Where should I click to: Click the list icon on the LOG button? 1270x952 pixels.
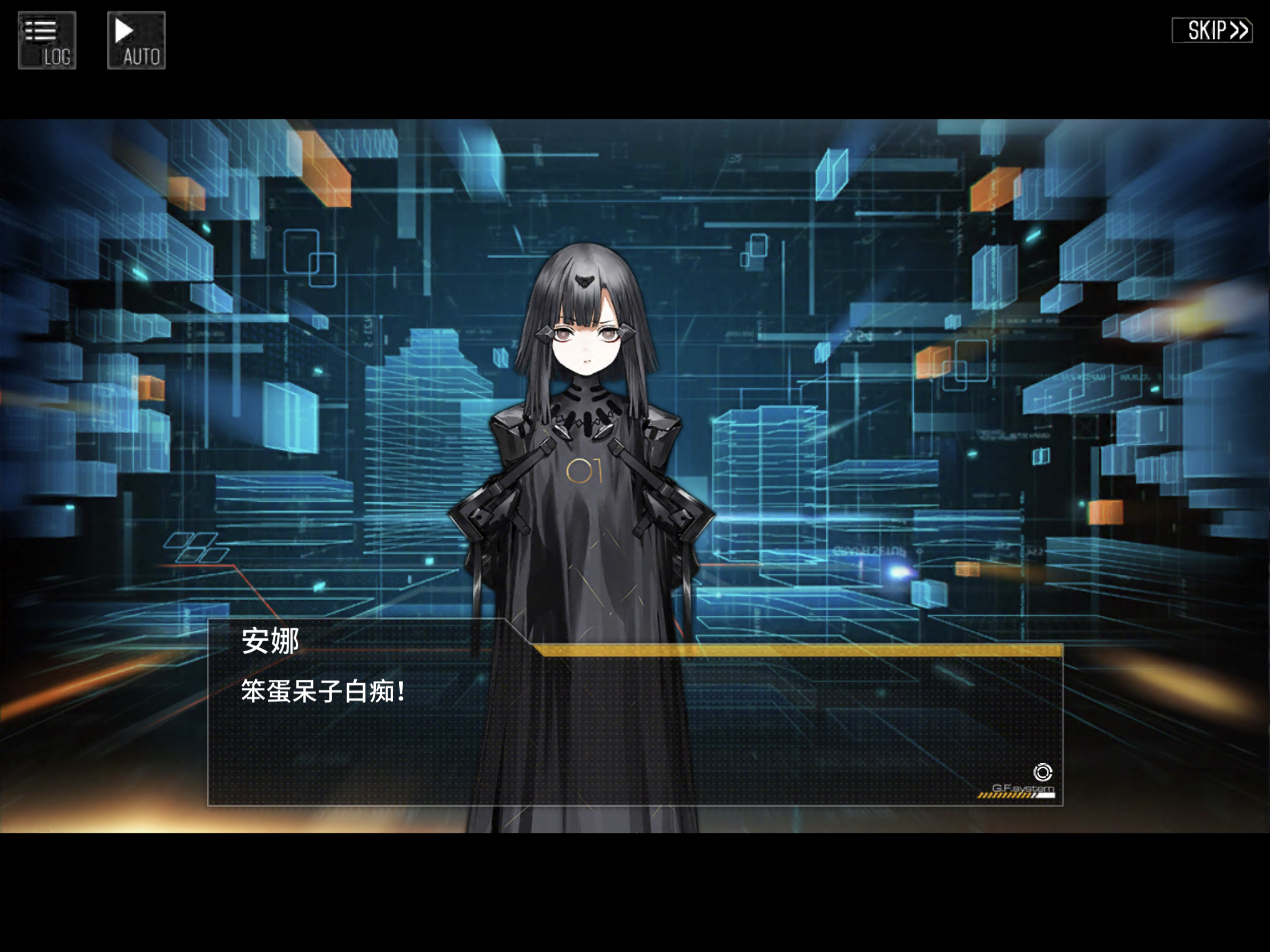[40, 31]
